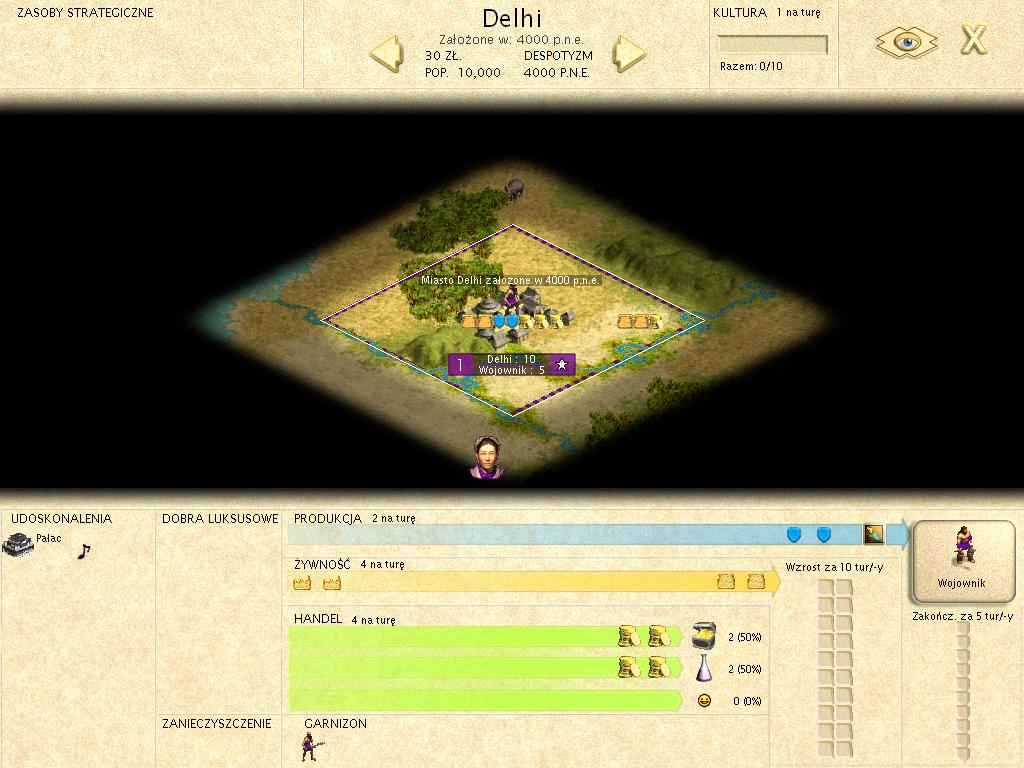Click the citizen head portrait
Screen dimensions: 1024x768
(487, 457)
